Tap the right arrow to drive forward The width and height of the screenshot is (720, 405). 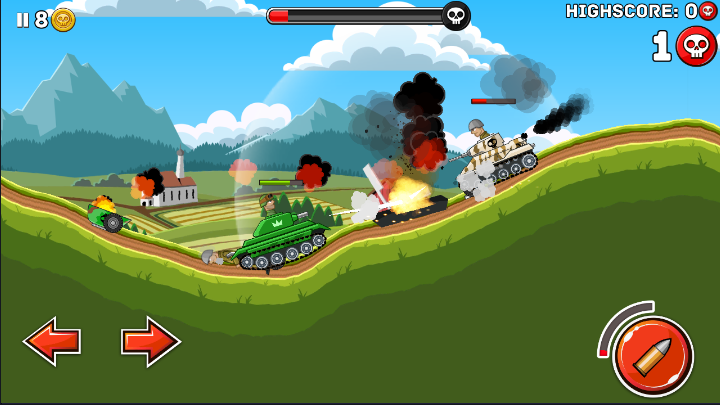click(x=150, y=342)
